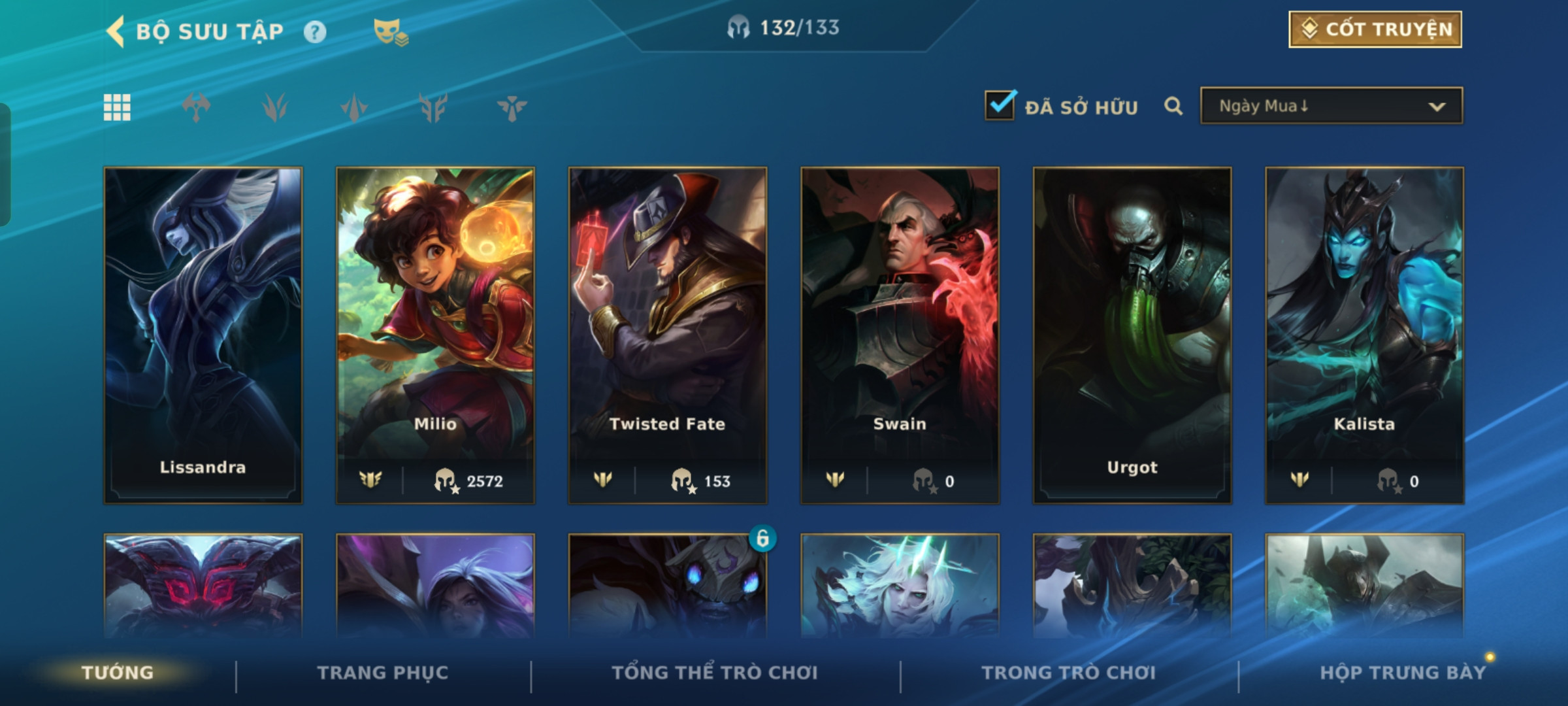Click the mask and coins icon
This screenshot has height=706, width=1568.
390,32
